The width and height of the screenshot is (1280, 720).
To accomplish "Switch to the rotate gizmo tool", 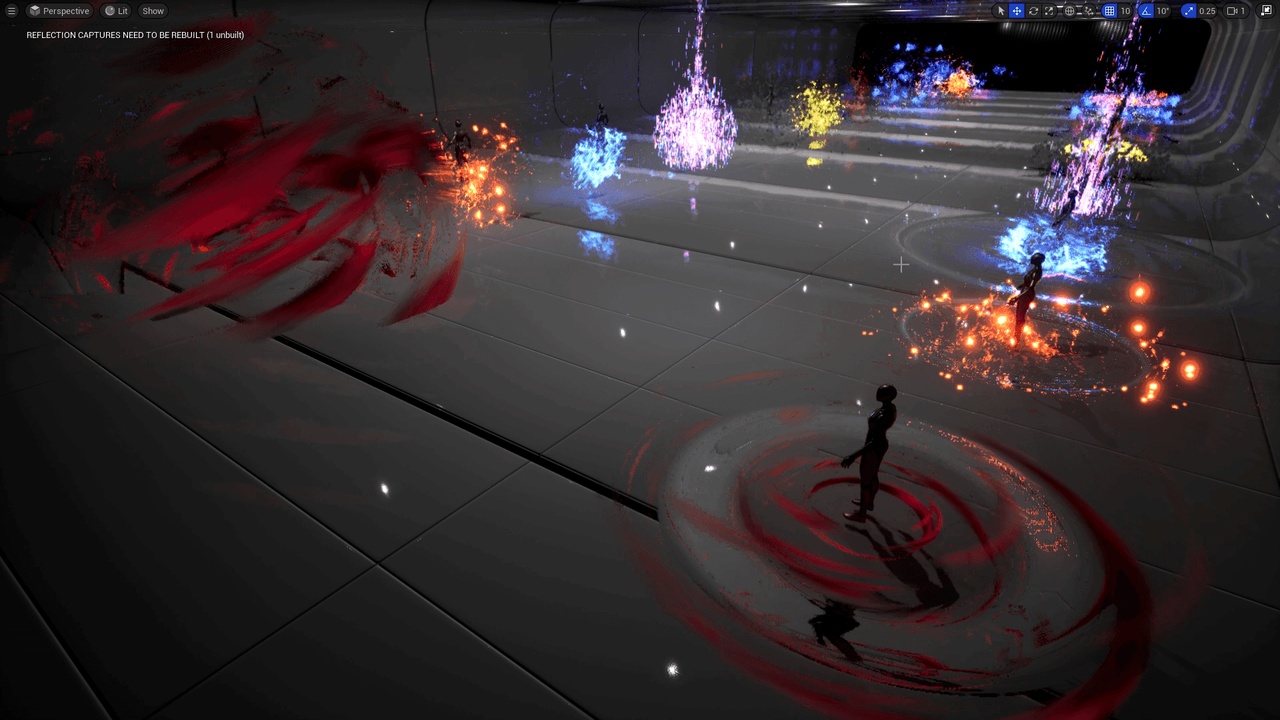I will click(1033, 11).
